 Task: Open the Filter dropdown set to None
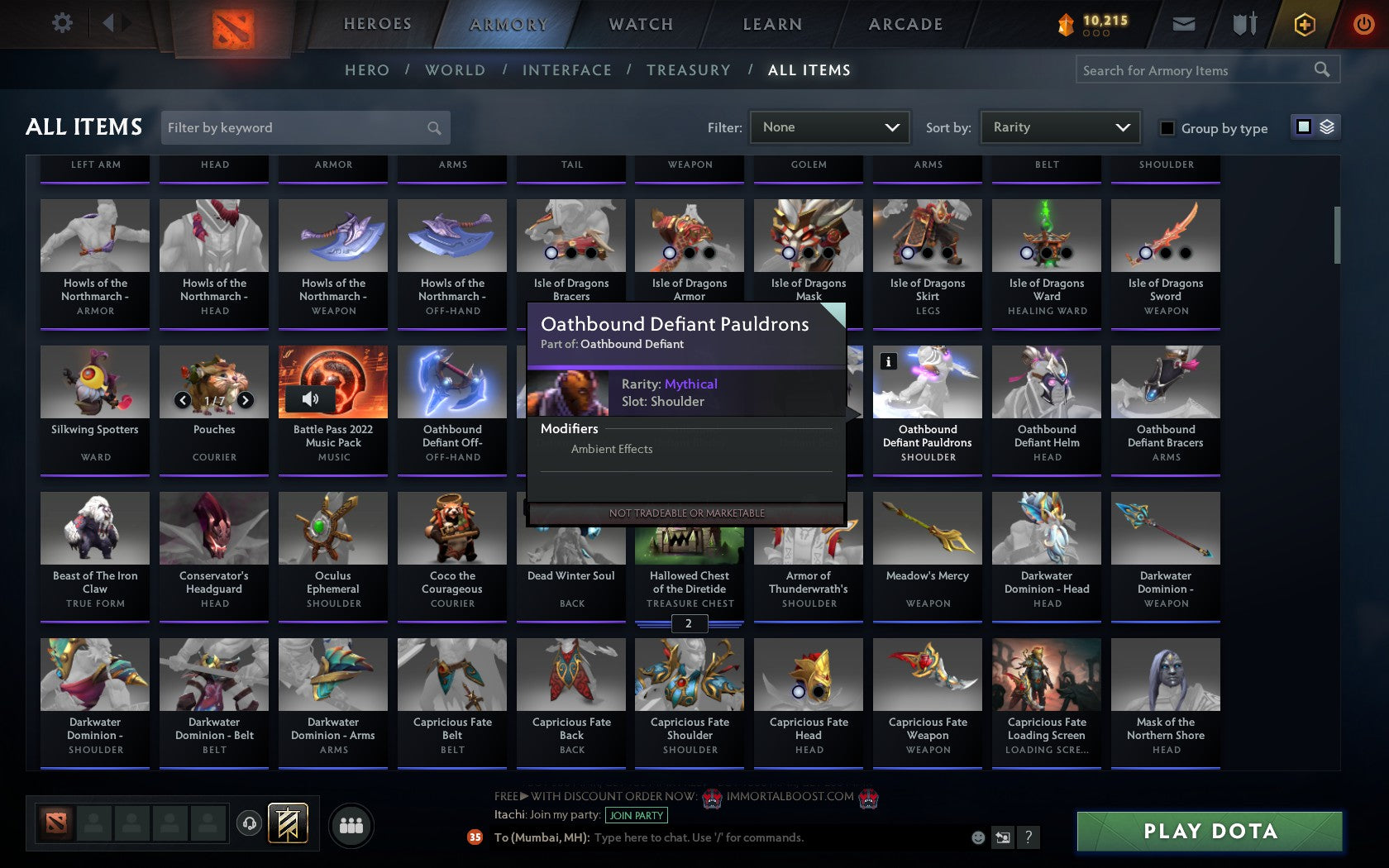829,127
